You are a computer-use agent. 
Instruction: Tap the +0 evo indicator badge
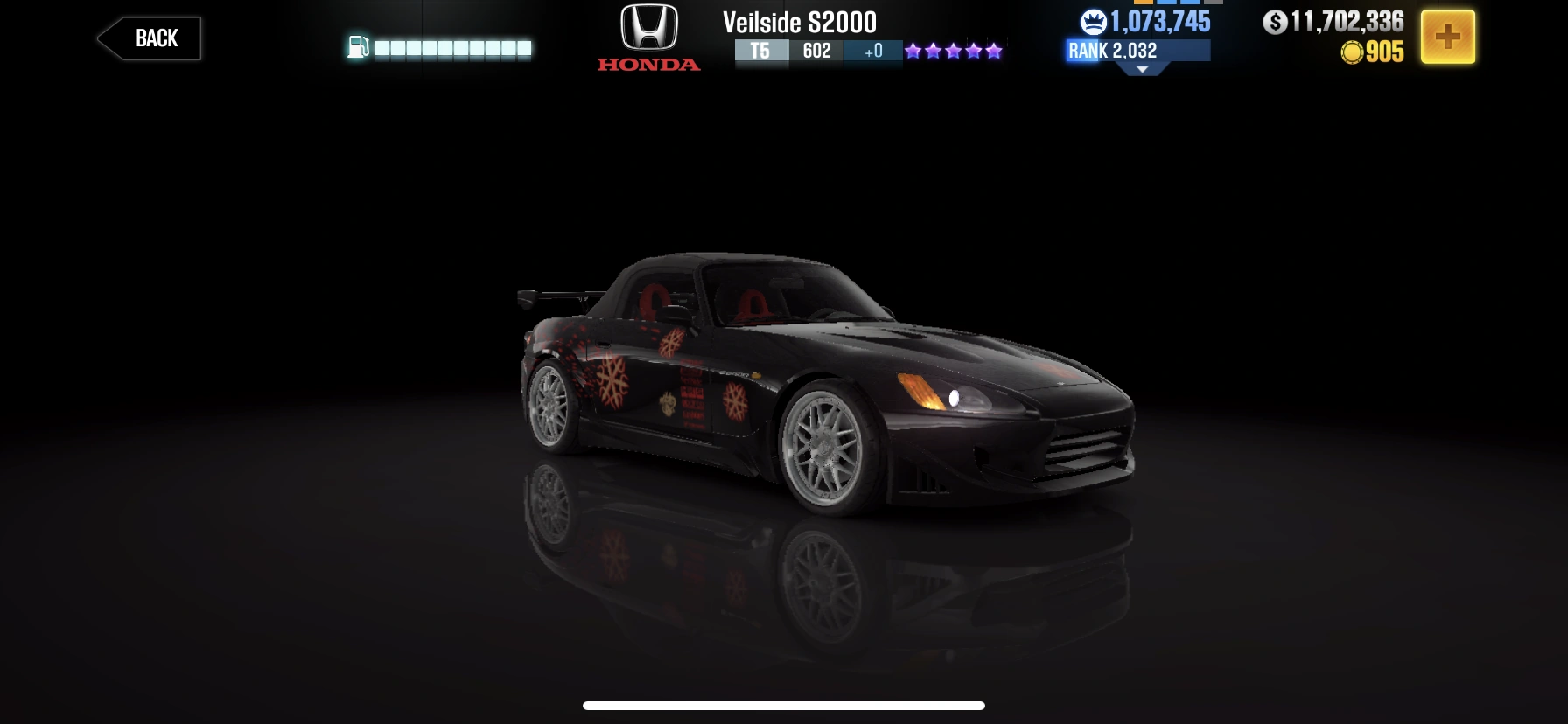coord(871,52)
